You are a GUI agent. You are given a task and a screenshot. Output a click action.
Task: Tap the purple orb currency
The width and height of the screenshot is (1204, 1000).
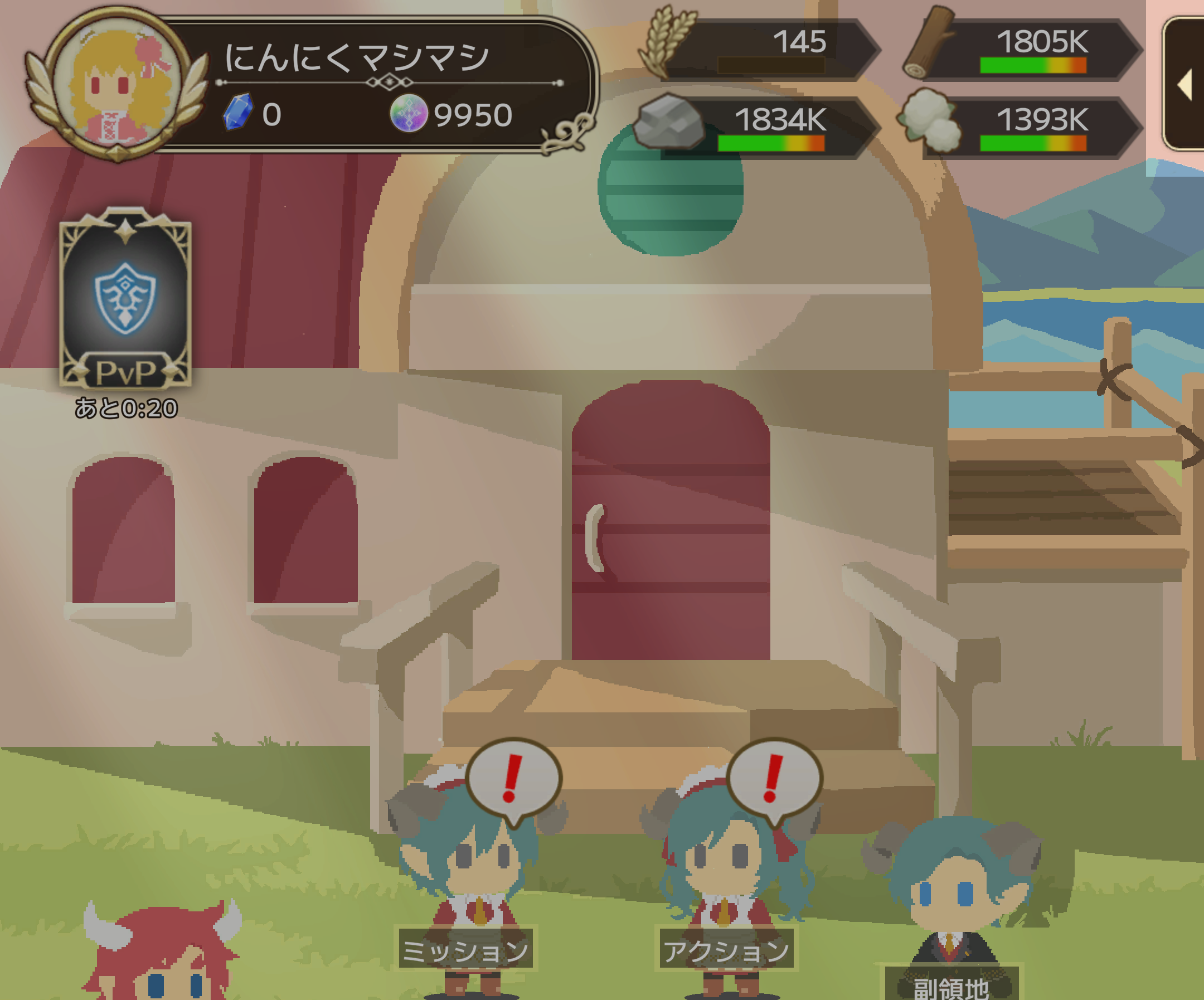click(450, 114)
